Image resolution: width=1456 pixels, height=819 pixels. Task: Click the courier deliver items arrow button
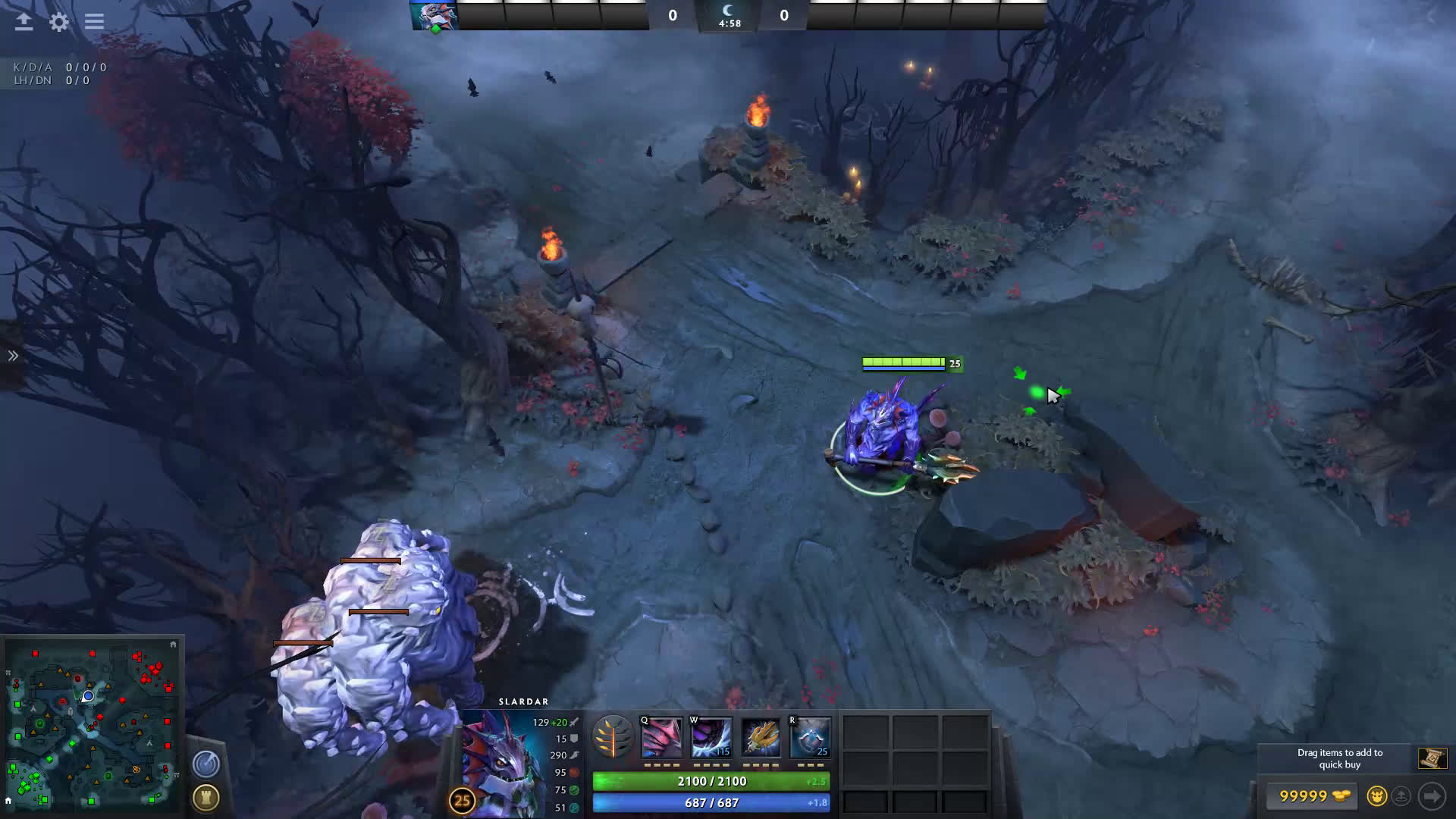[1432, 796]
